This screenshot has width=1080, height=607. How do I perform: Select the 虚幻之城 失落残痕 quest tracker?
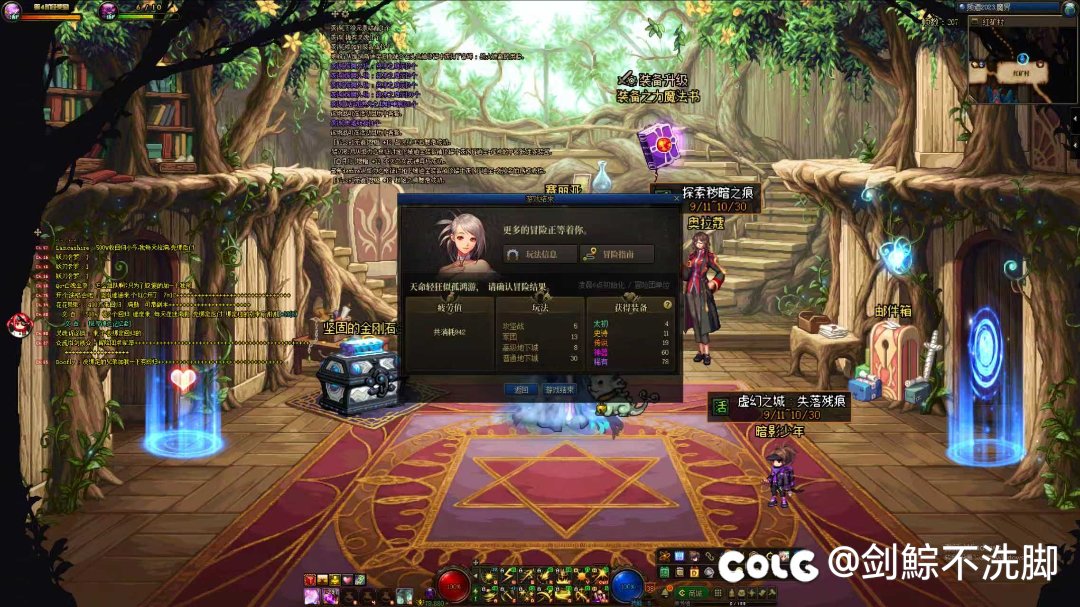click(x=779, y=406)
